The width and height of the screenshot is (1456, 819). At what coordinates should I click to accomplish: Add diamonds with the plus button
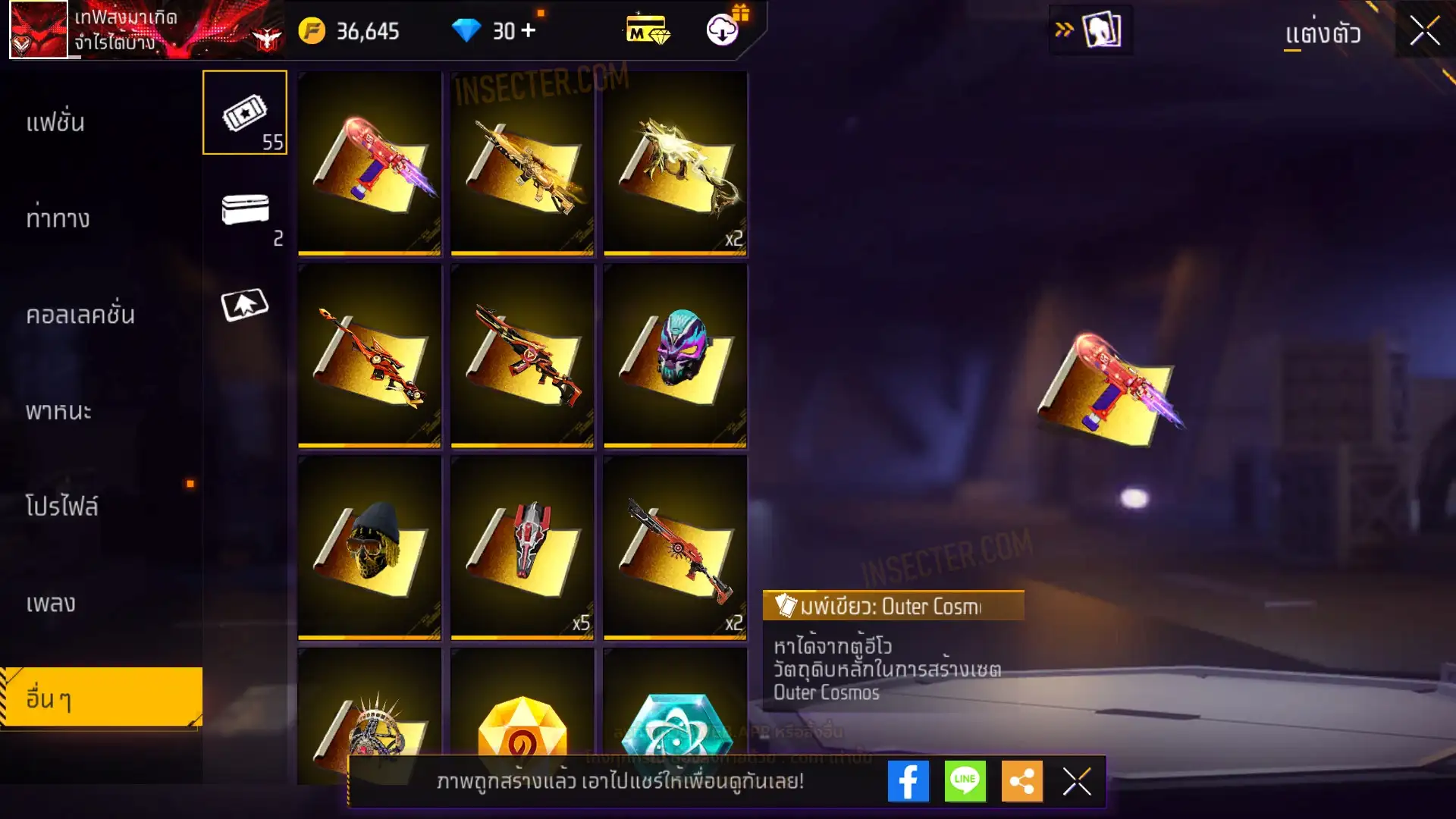tap(529, 30)
